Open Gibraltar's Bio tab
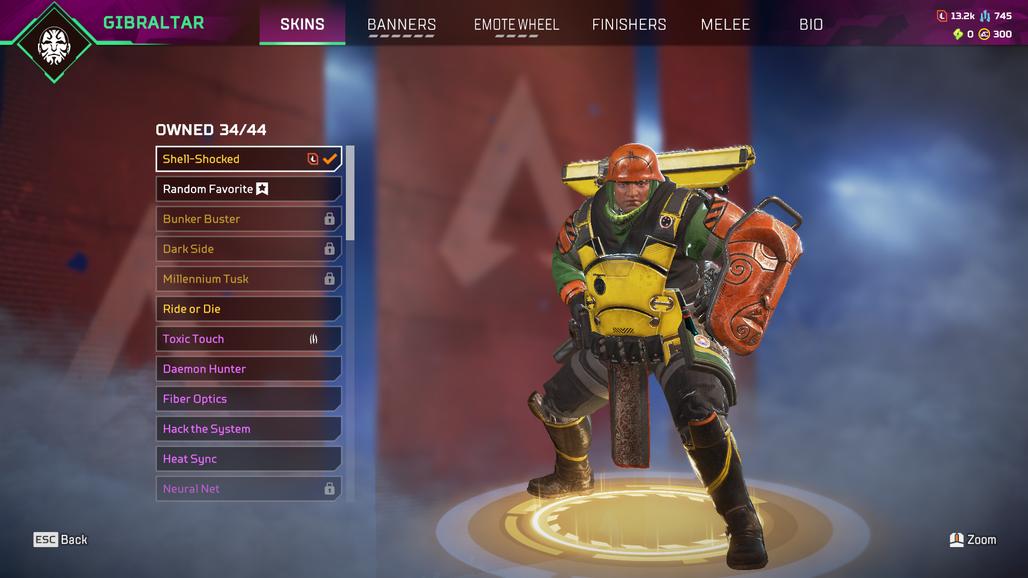 click(x=811, y=24)
